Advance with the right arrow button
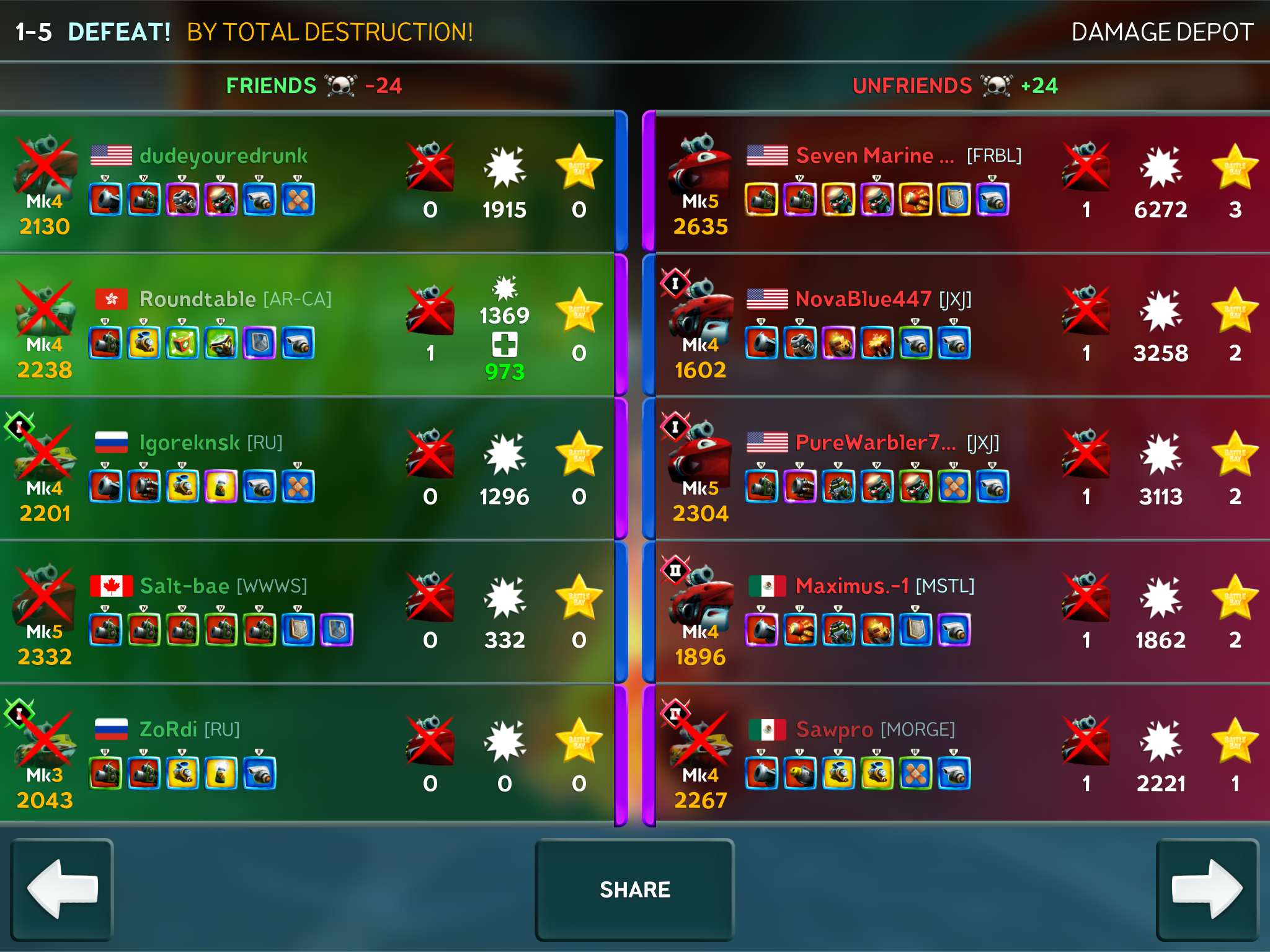Viewport: 1270px width, 952px height. [x=1207, y=889]
